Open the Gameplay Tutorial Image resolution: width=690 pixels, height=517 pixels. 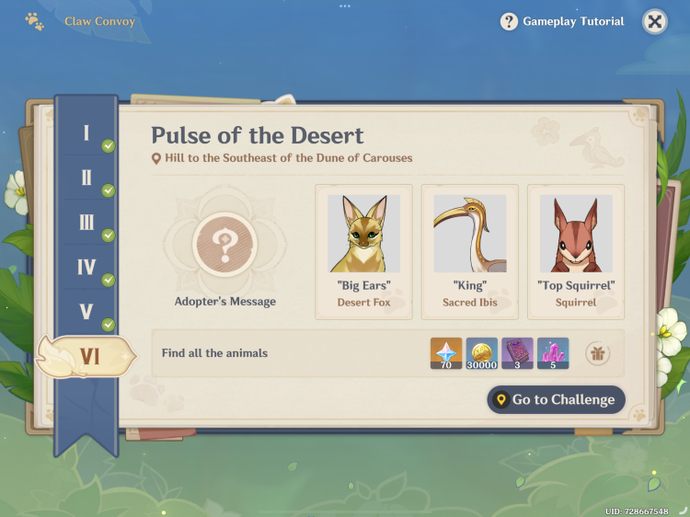(562, 21)
